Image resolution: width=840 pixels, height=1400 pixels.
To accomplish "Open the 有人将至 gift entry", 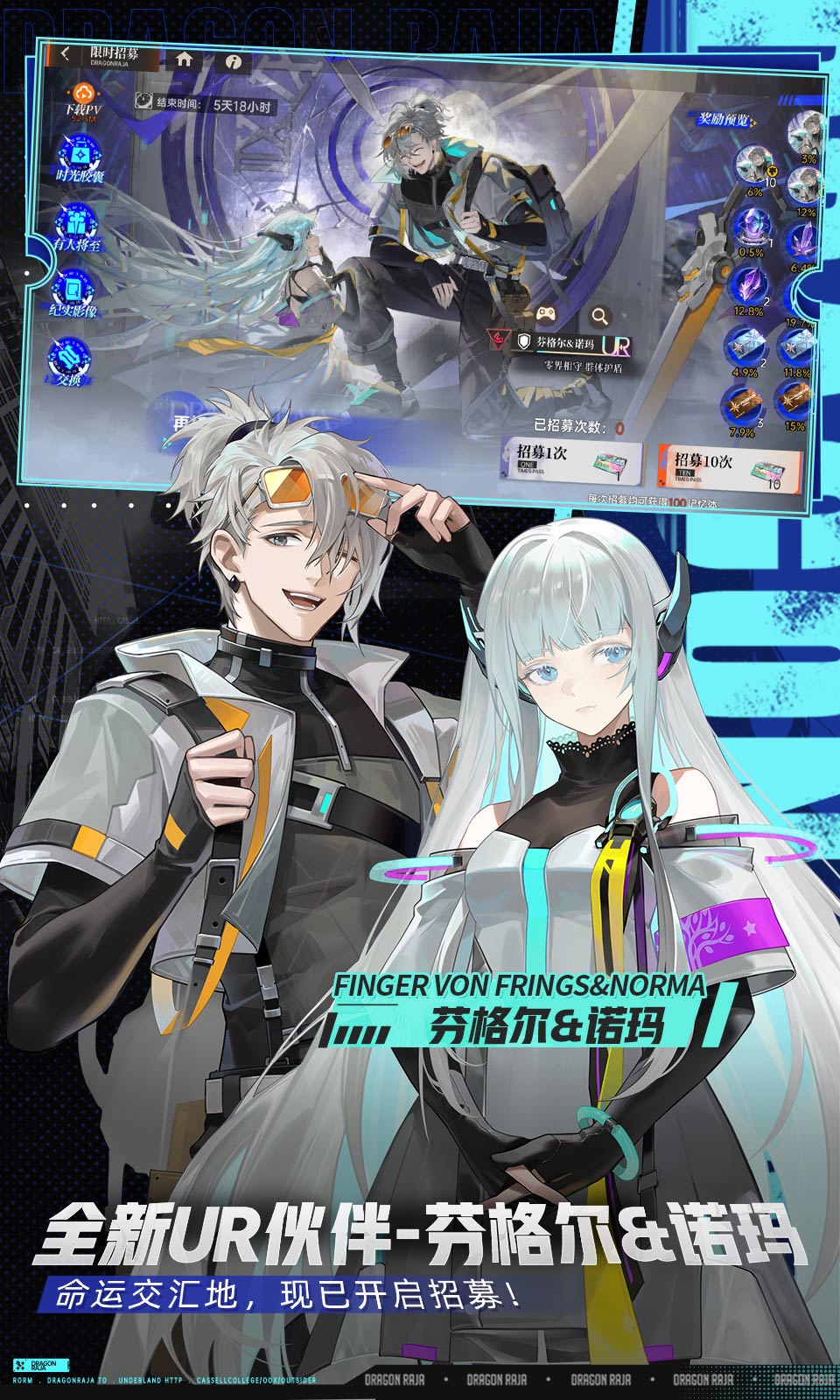I will tap(77, 226).
